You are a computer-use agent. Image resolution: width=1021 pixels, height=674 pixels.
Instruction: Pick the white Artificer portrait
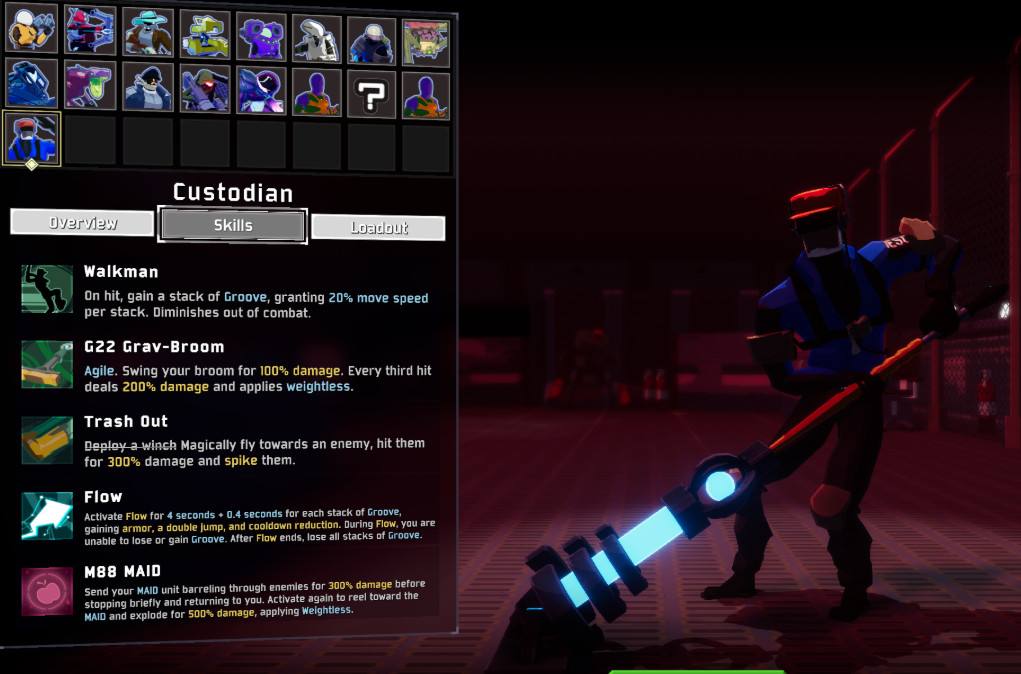(x=317, y=38)
